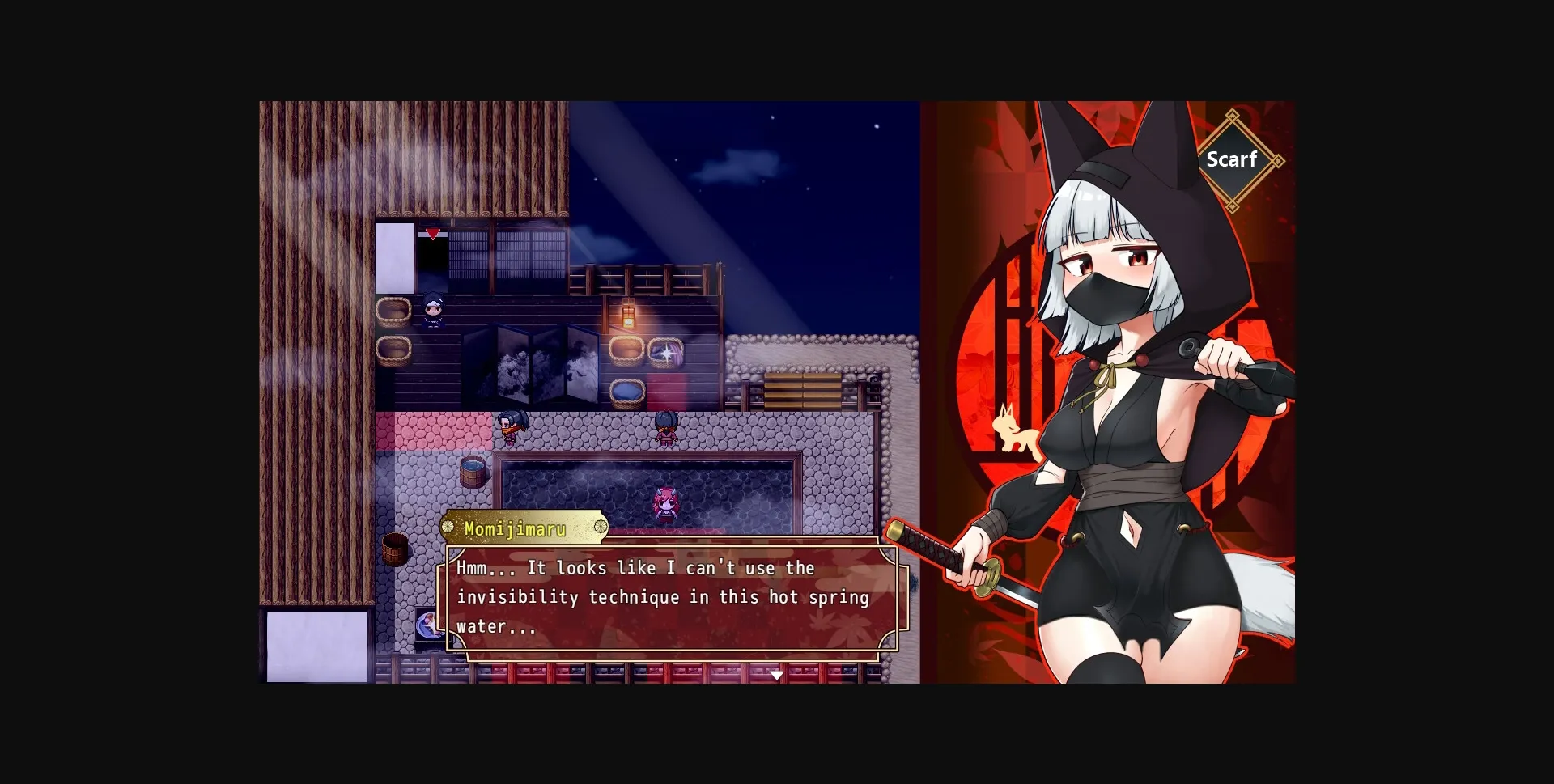Click the round basket on the changing shelf
The height and width of the screenshot is (784, 1554).
(394, 310)
